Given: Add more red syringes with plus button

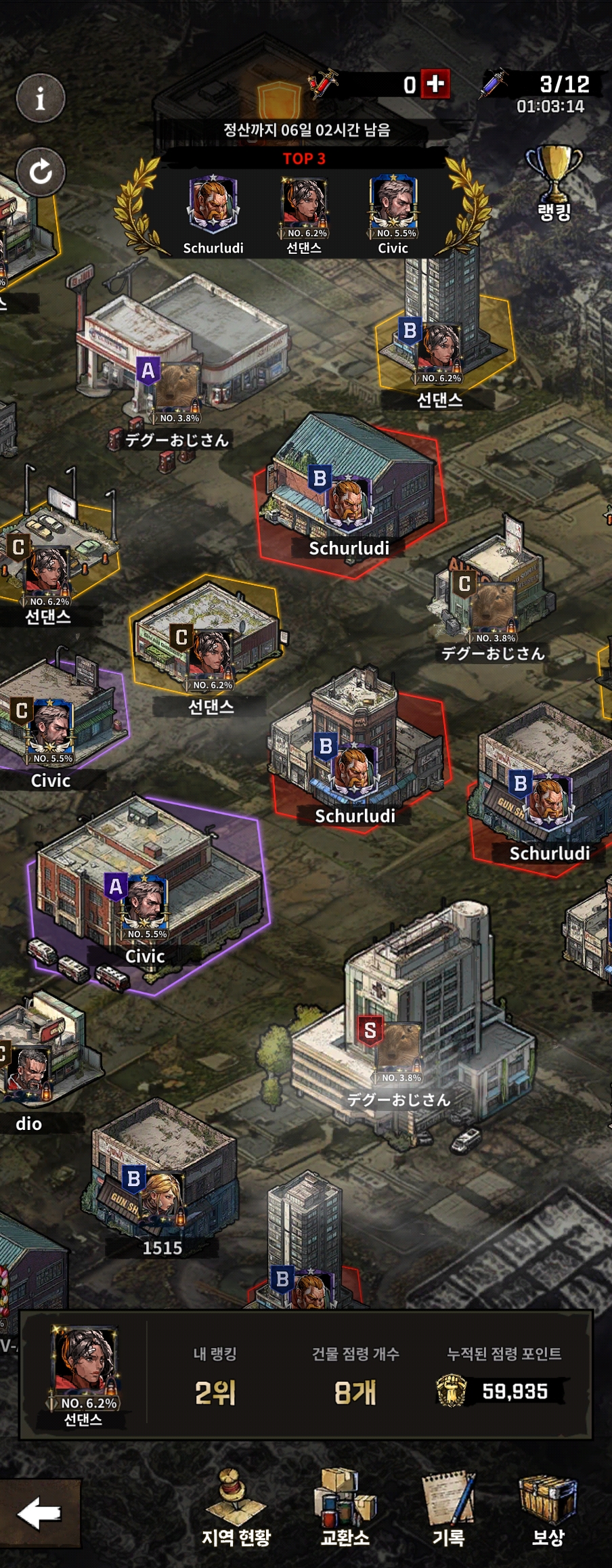Looking at the screenshot, I should click(435, 84).
